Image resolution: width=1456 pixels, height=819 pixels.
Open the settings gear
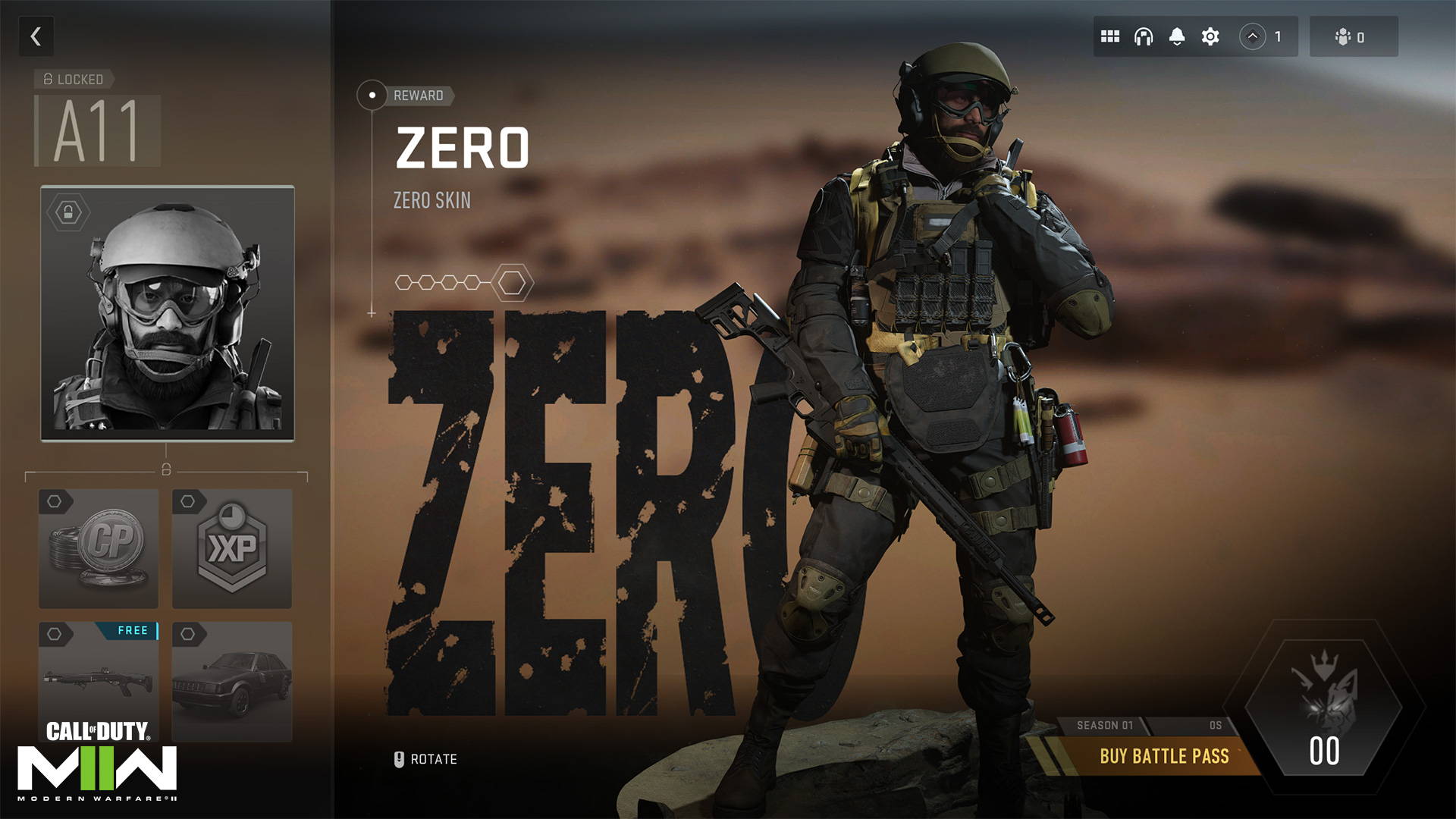pos(1210,36)
